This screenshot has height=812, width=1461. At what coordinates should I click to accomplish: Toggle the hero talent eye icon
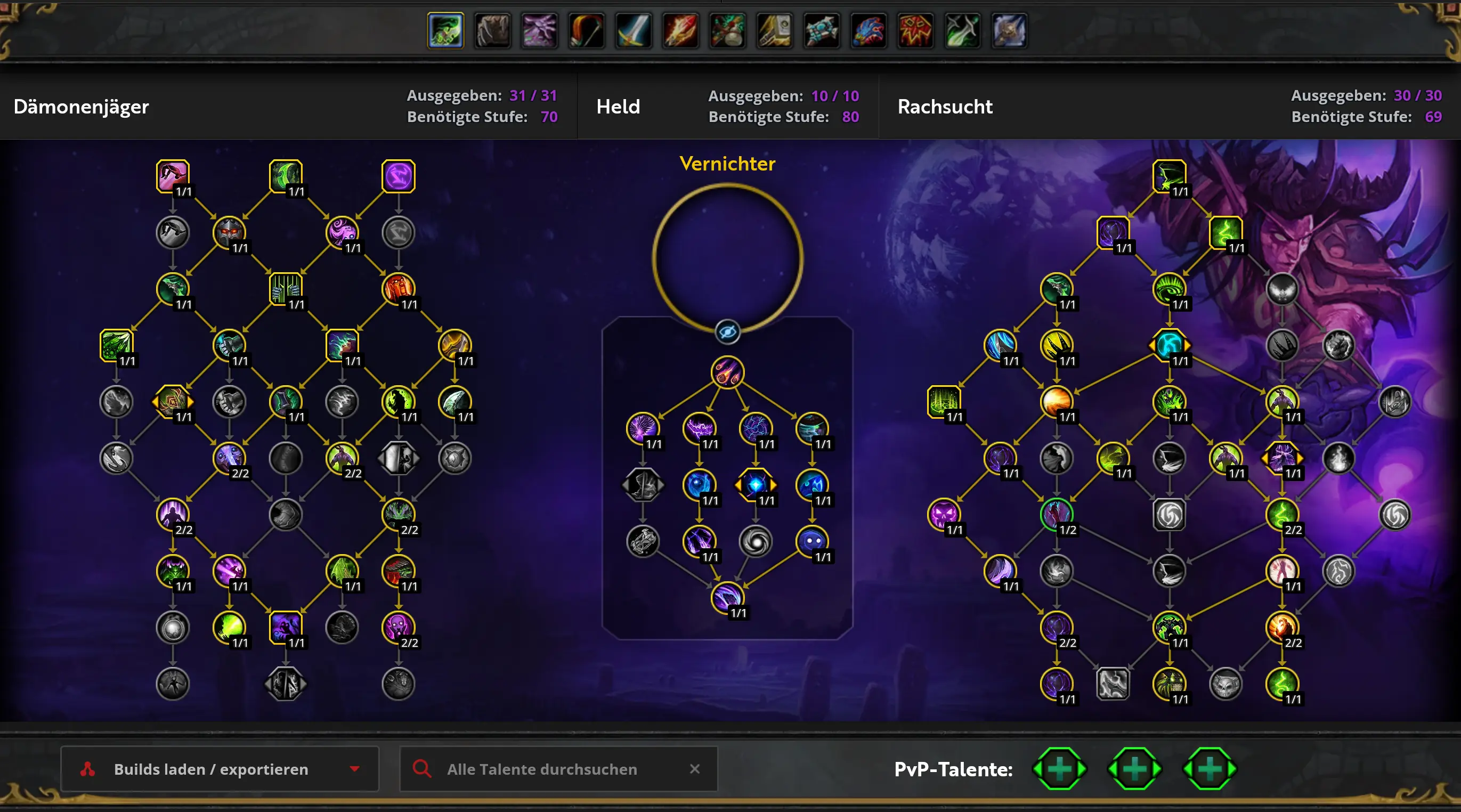[728, 332]
